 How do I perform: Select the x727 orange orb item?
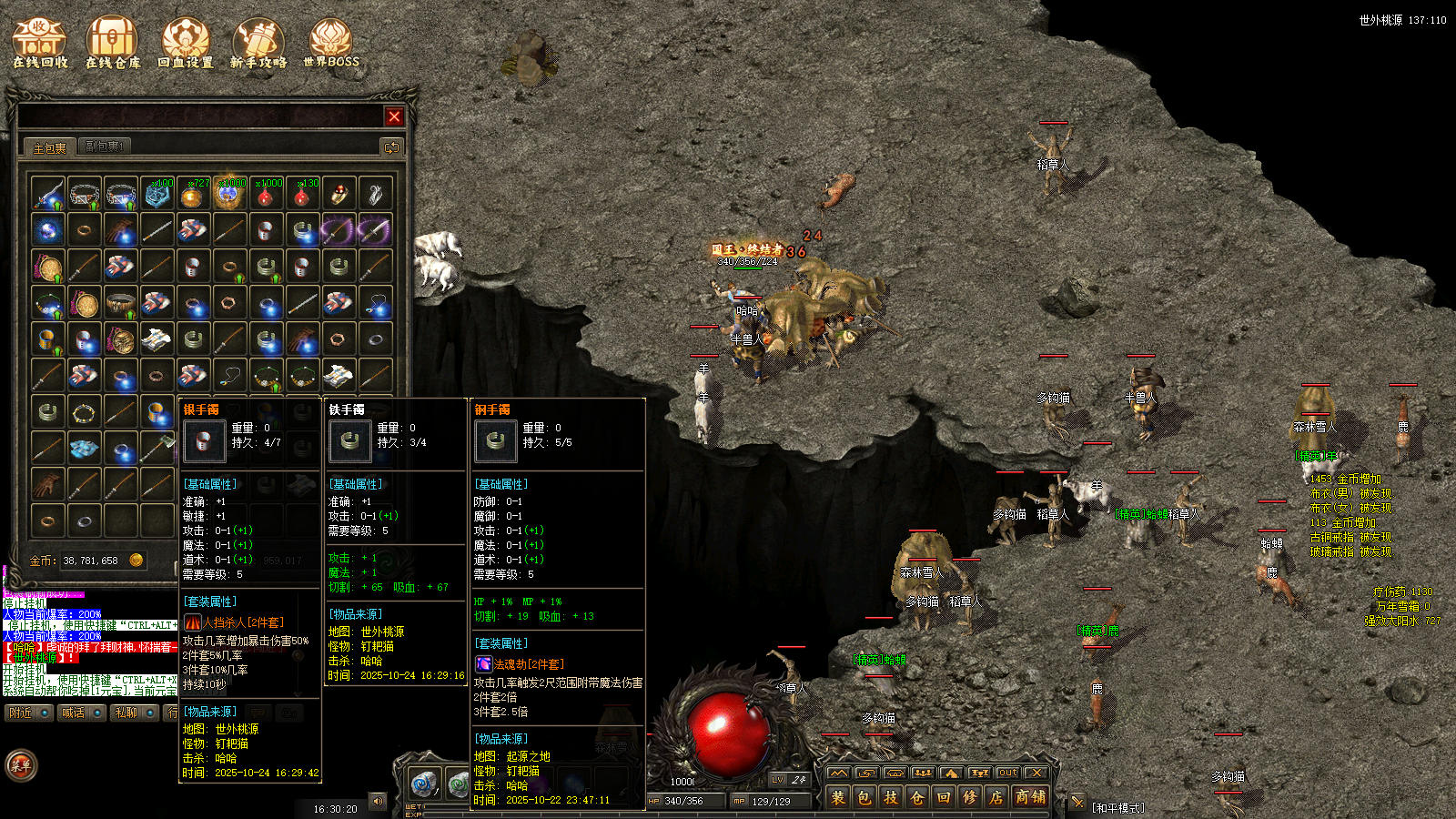(x=193, y=194)
